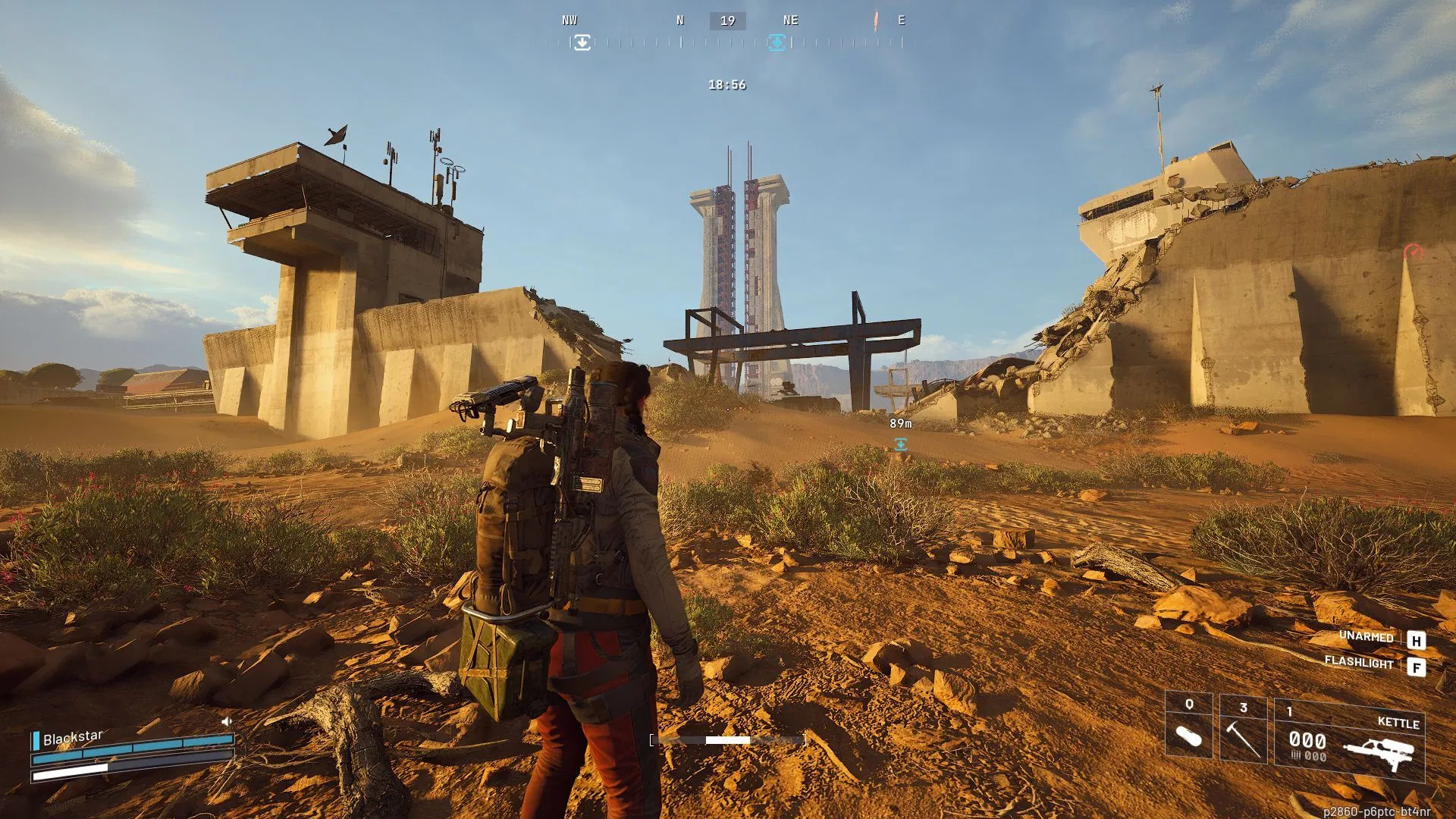This screenshot has width=1456, height=819.
Task: Click the 18:56 in-game clock
Action: [x=726, y=85]
